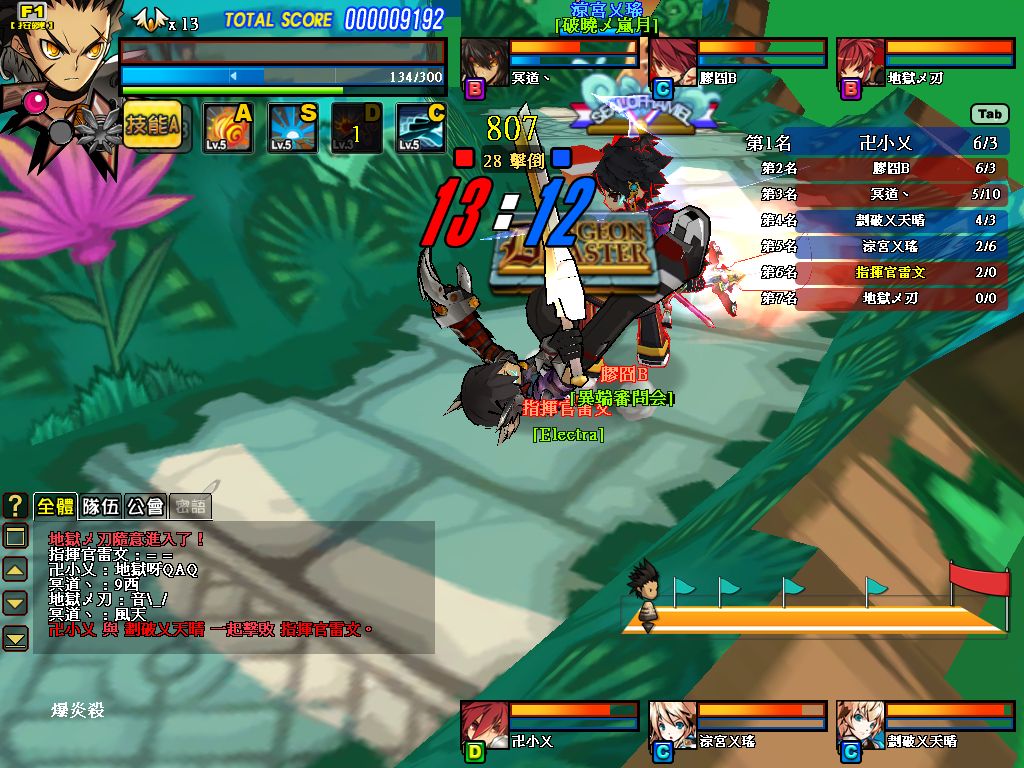Image resolution: width=1024 pixels, height=768 pixels.
Task: Click the 冥道 player portrait
Action: coord(484,64)
